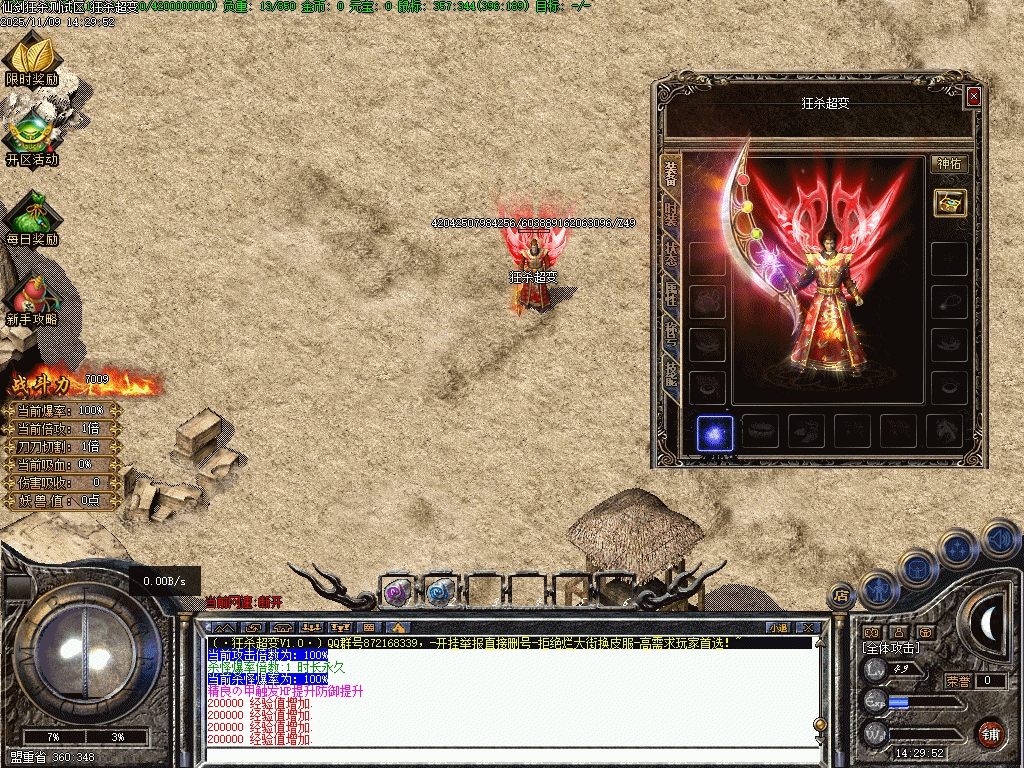
Task: Open the 限时奖励 timed reward icon
Action: (32, 58)
